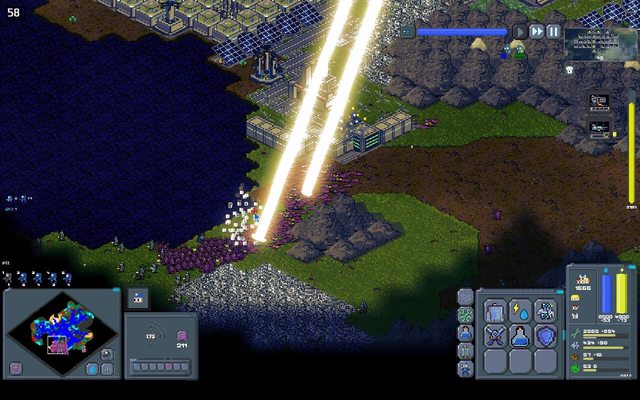Screen dimensions: 640x400
Task: Activate fast-forward game speed
Action: point(537,32)
